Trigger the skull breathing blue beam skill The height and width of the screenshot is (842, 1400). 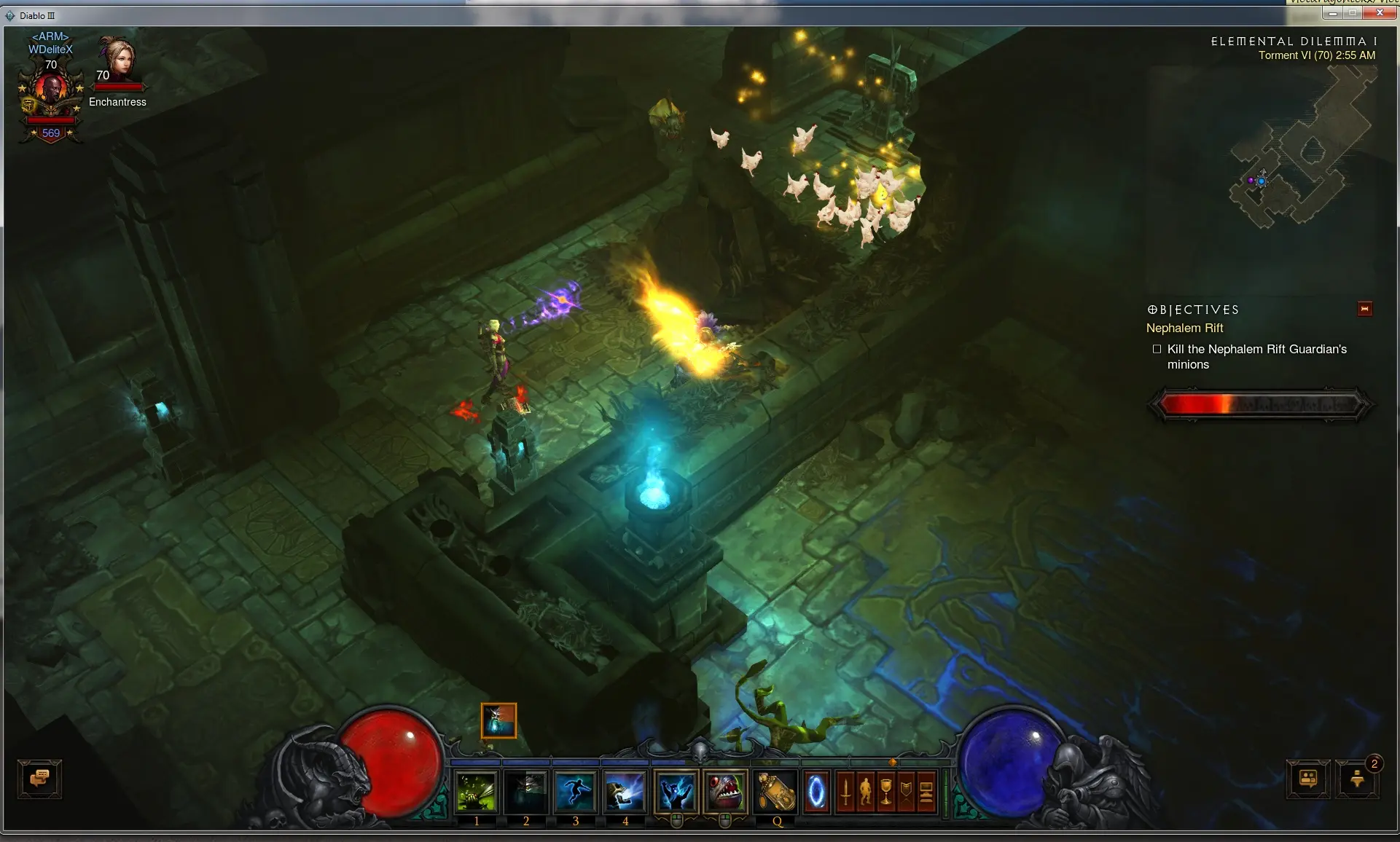[625, 792]
